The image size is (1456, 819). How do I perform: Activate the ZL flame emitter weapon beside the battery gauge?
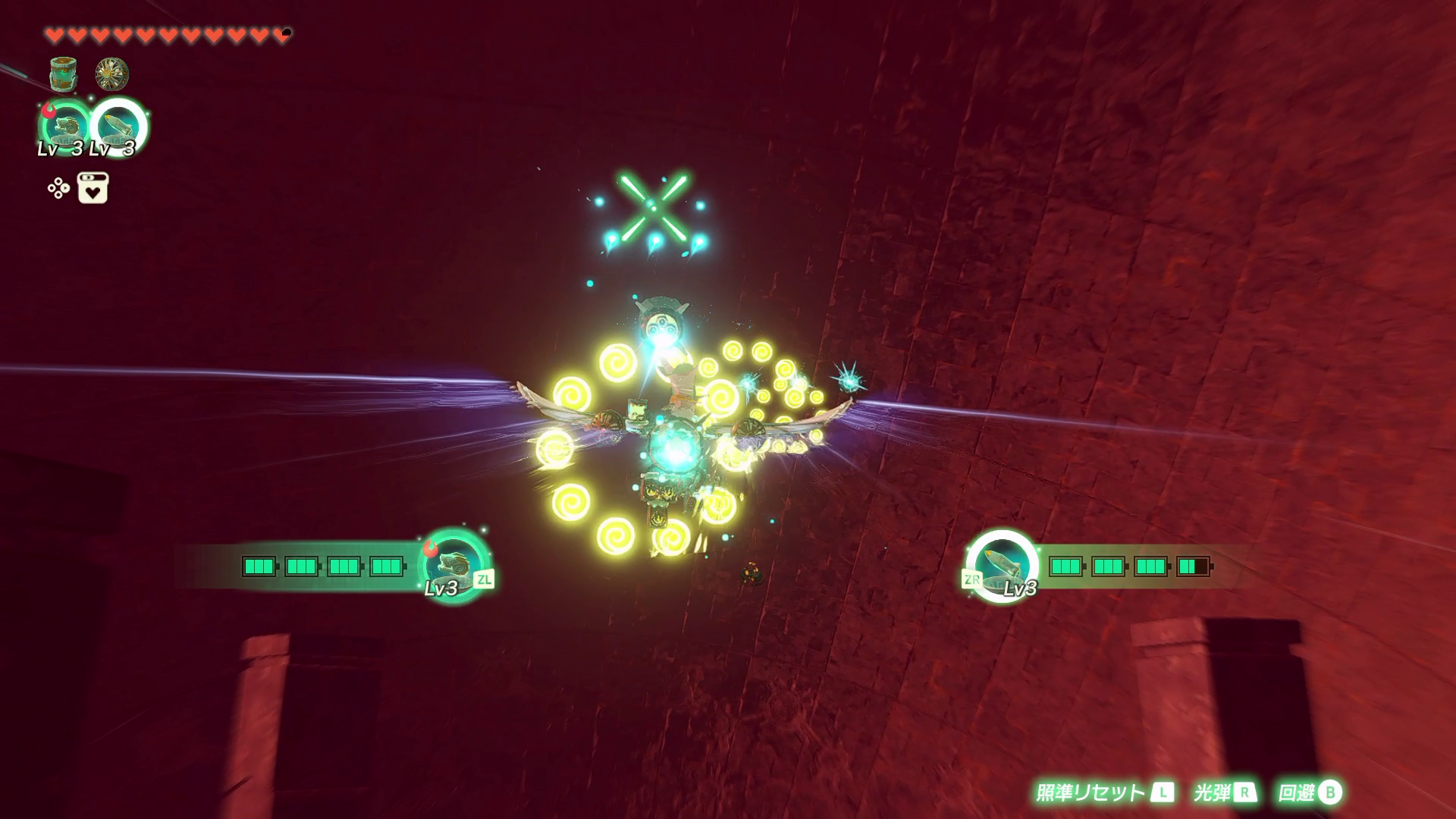[453, 565]
